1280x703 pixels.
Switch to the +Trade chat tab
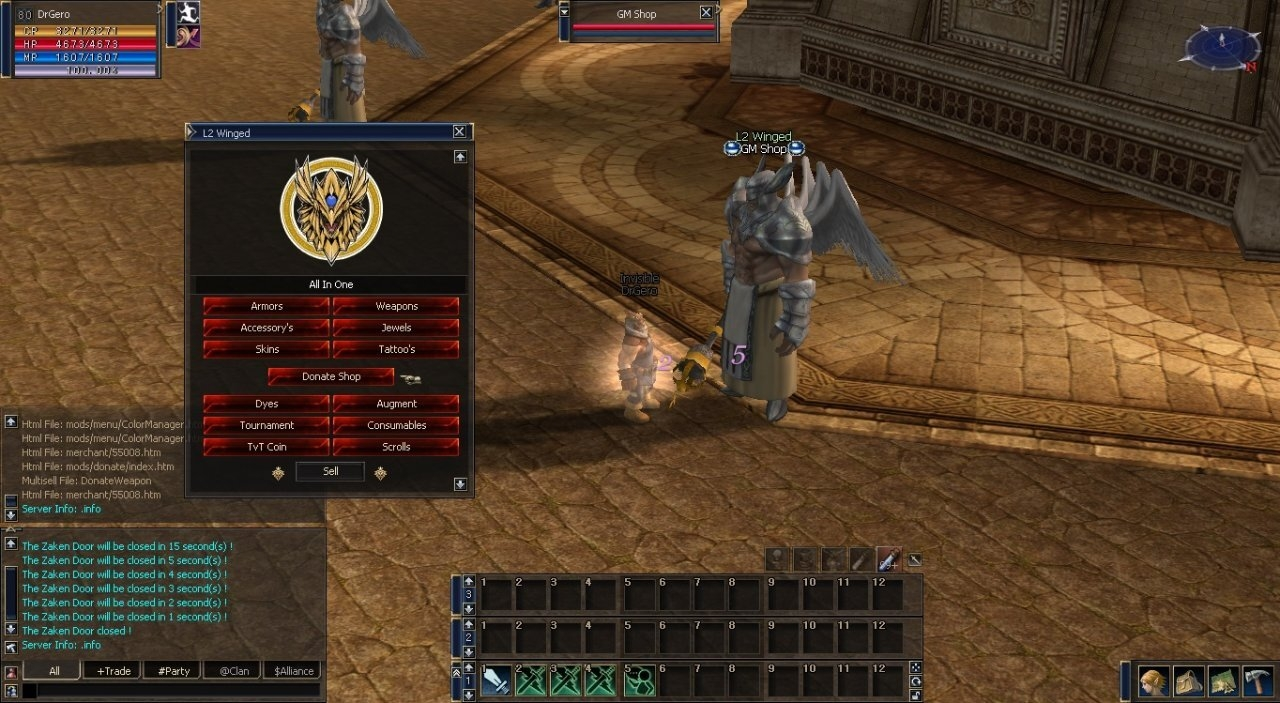click(112, 671)
